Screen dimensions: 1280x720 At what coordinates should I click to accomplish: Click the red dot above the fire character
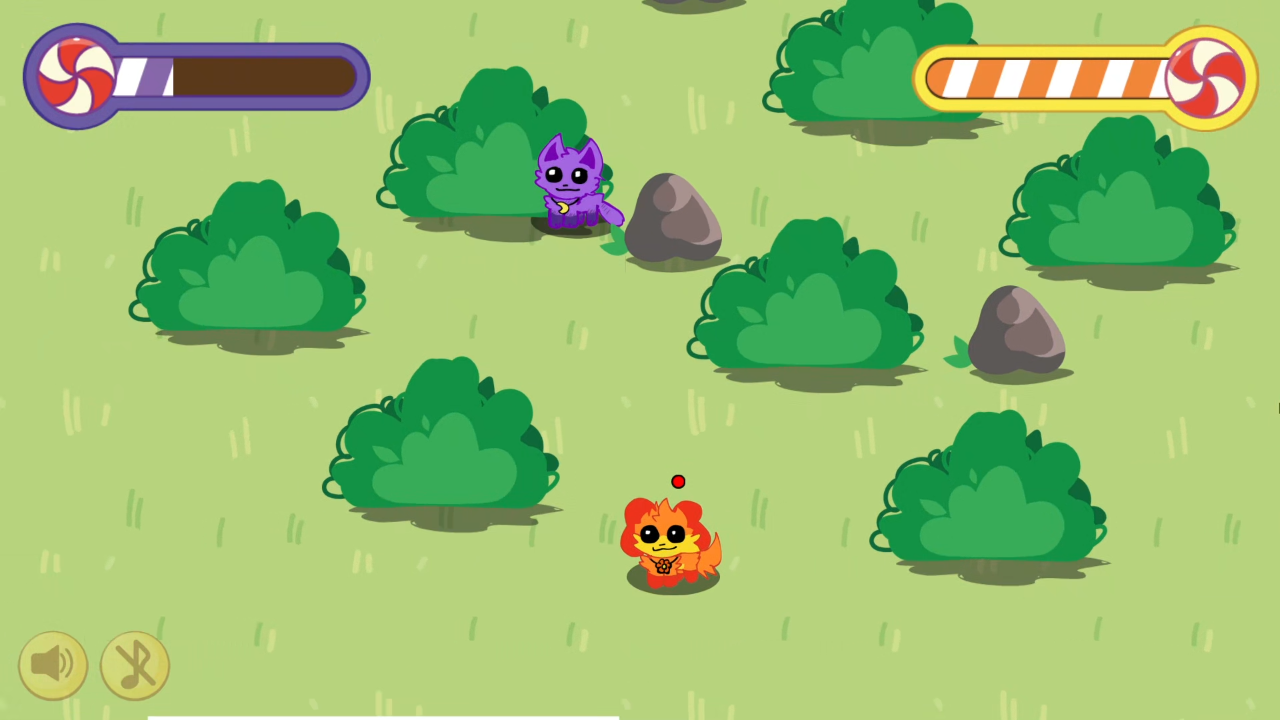(x=678, y=483)
